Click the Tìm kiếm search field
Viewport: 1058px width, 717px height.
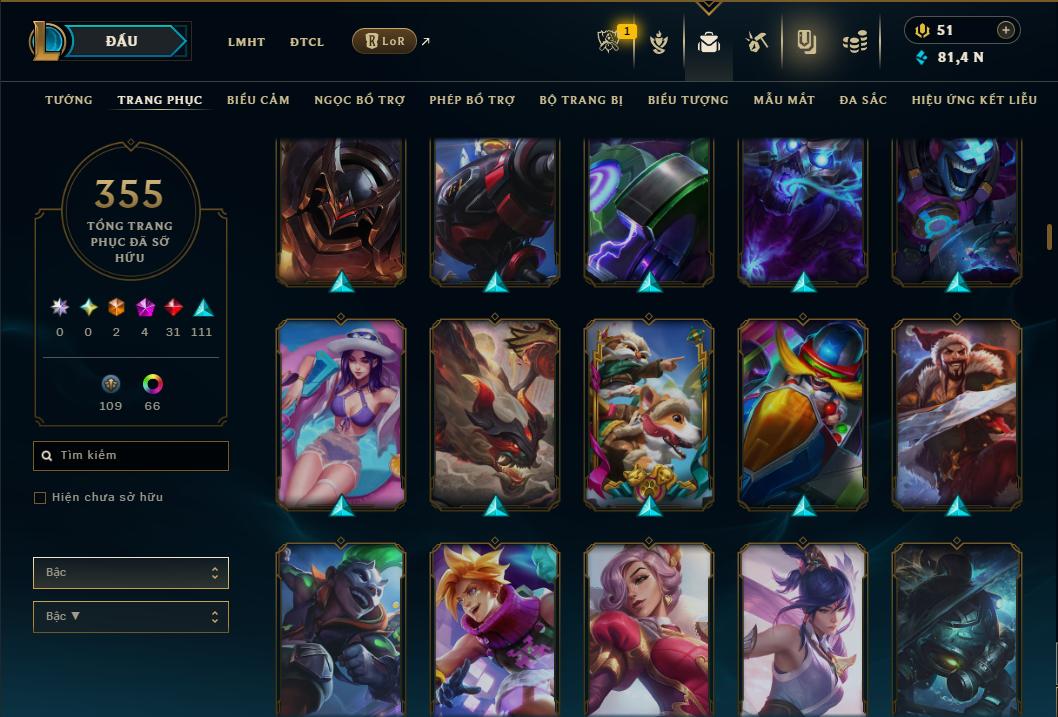[131, 456]
